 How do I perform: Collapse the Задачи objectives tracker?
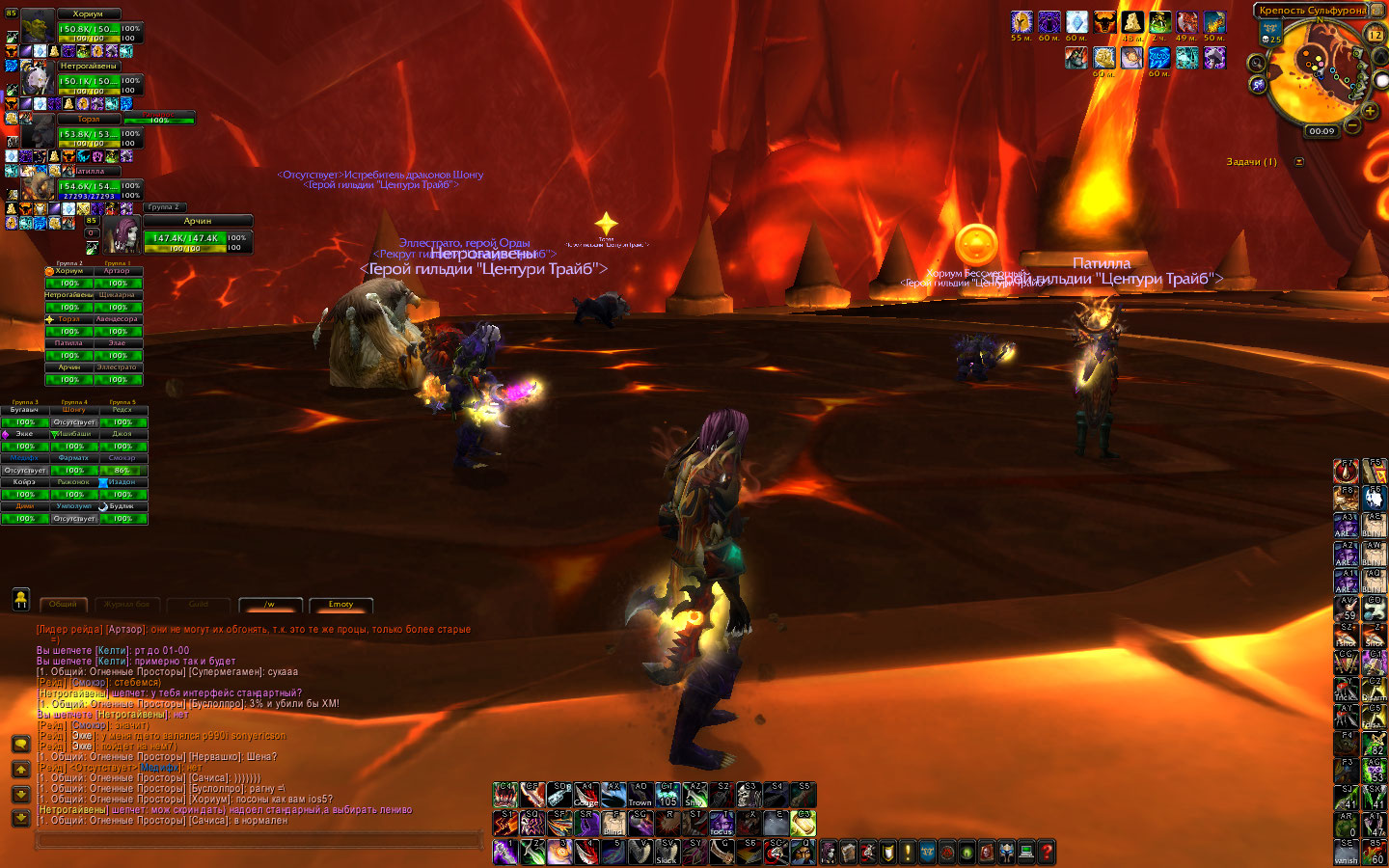[1299, 162]
